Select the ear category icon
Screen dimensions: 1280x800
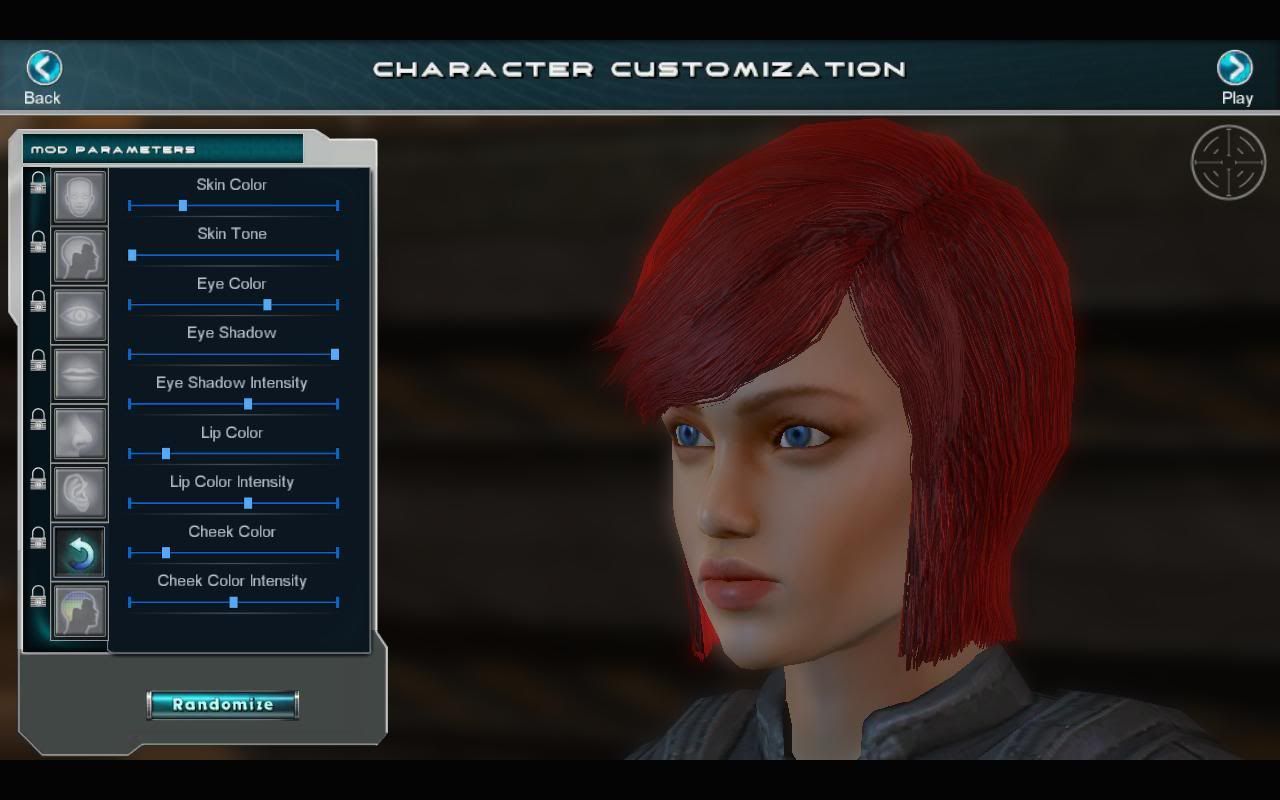[x=80, y=492]
